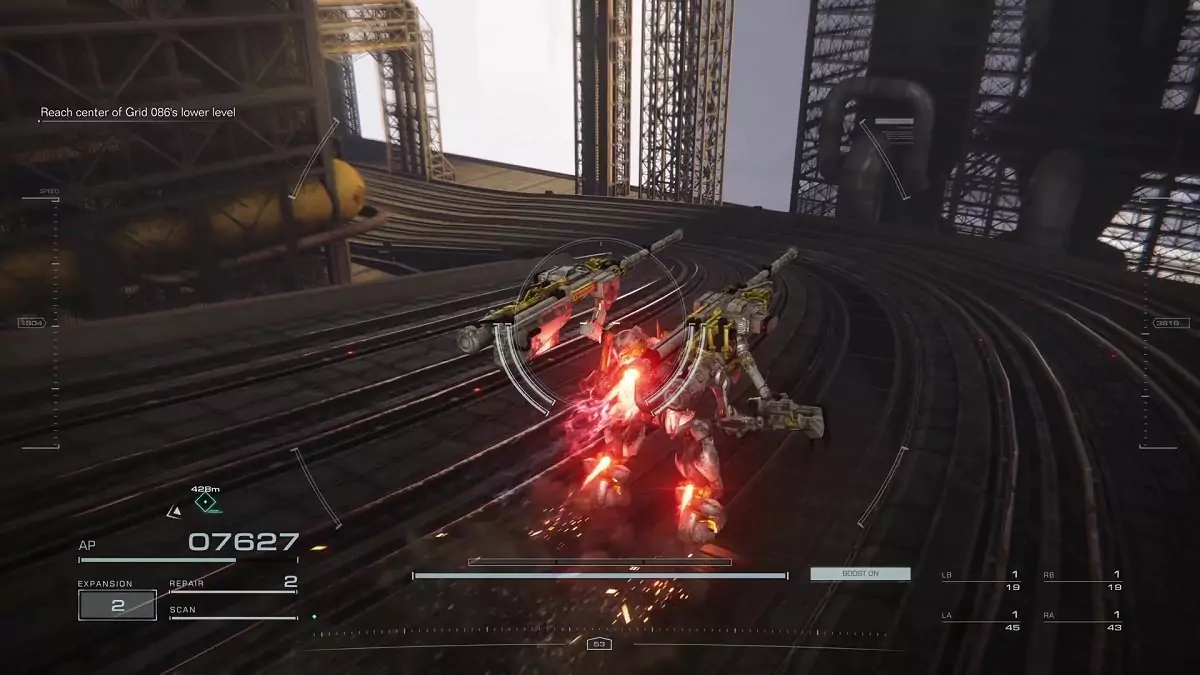Activate the Expansion slot box
The width and height of the screenshot is (1200, 675).
pos(117,605)
